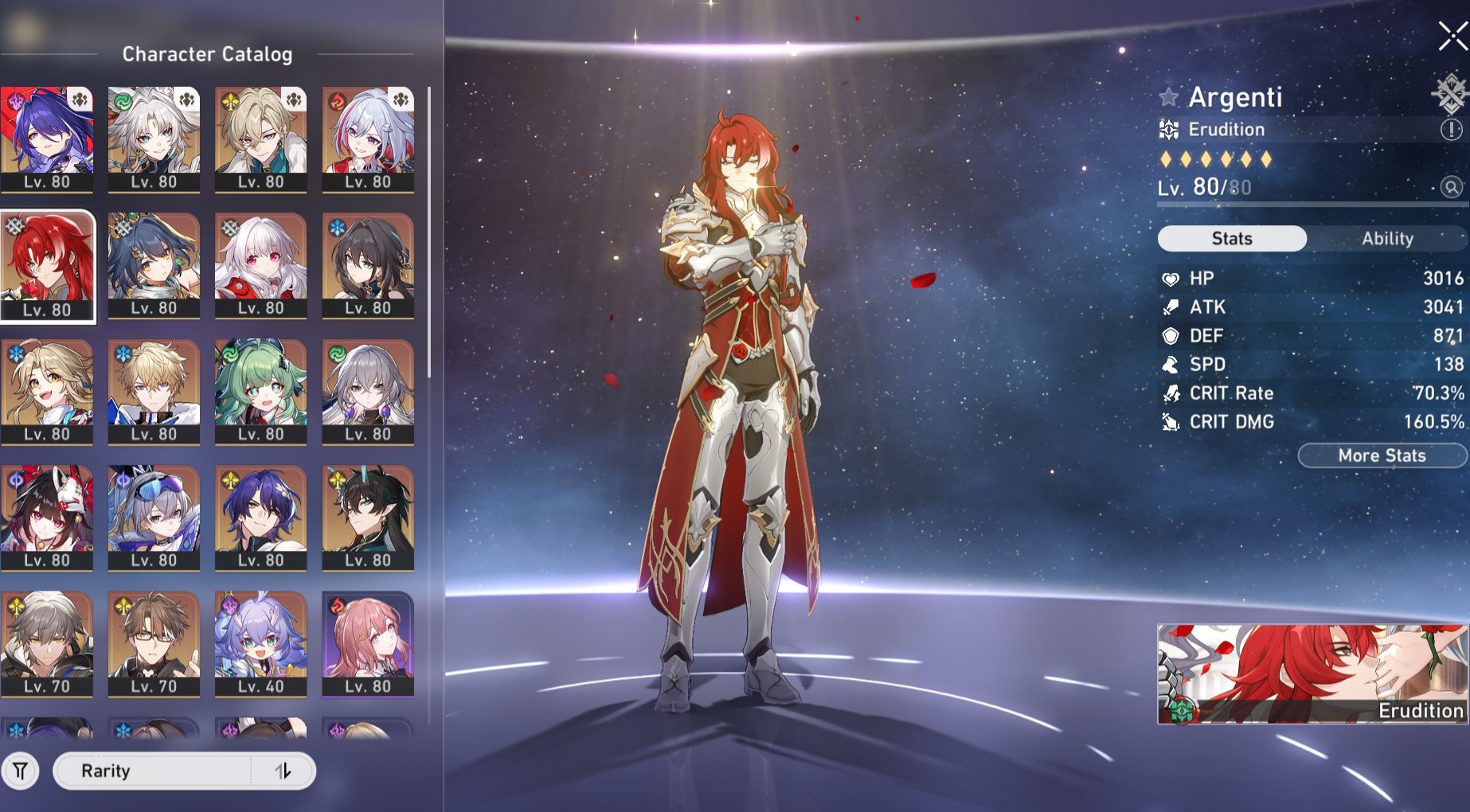Toggle the favorite star next to Argenti

1167,96
